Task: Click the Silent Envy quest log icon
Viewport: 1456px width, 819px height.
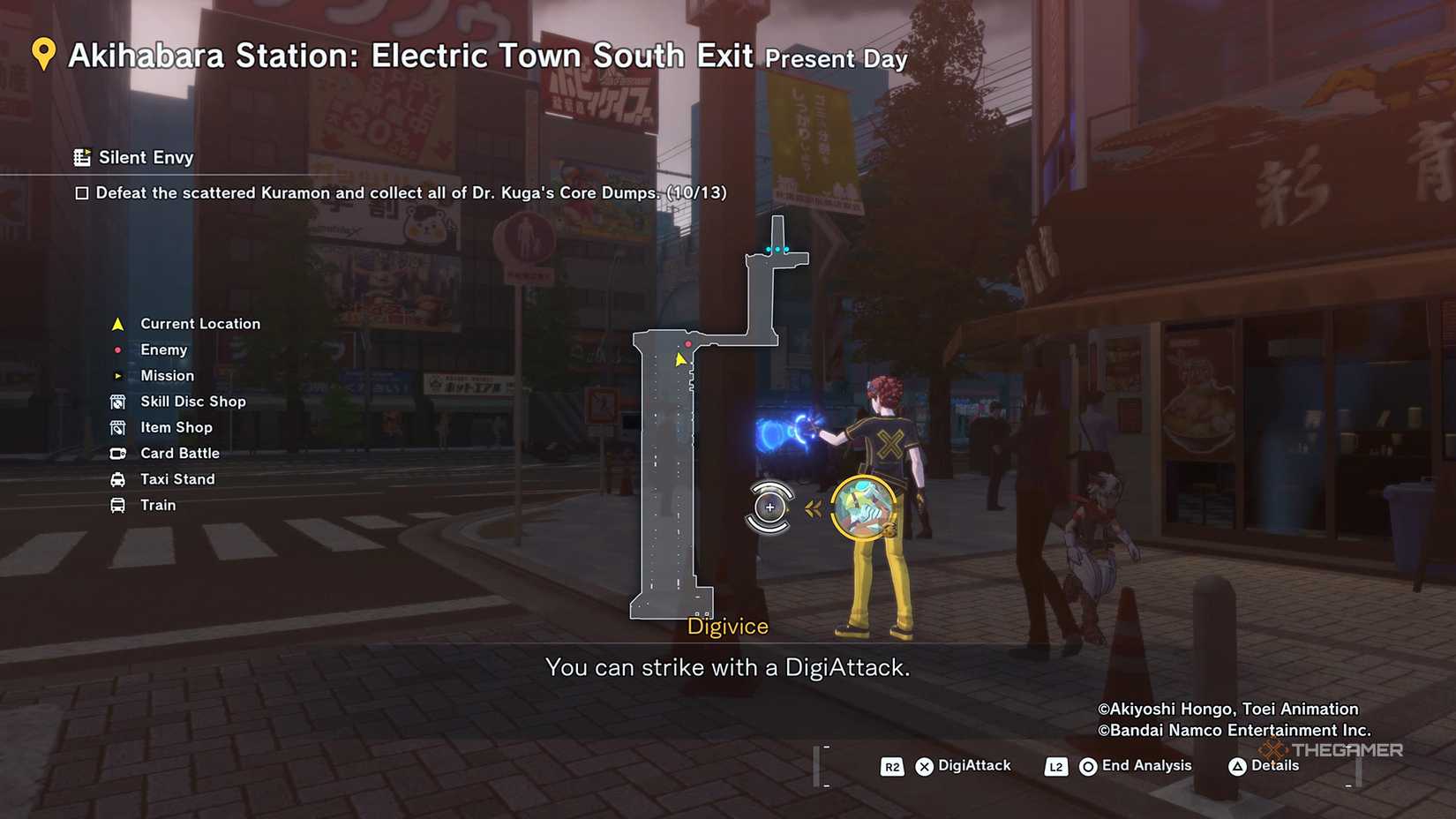Action: [x=82, y=156]
